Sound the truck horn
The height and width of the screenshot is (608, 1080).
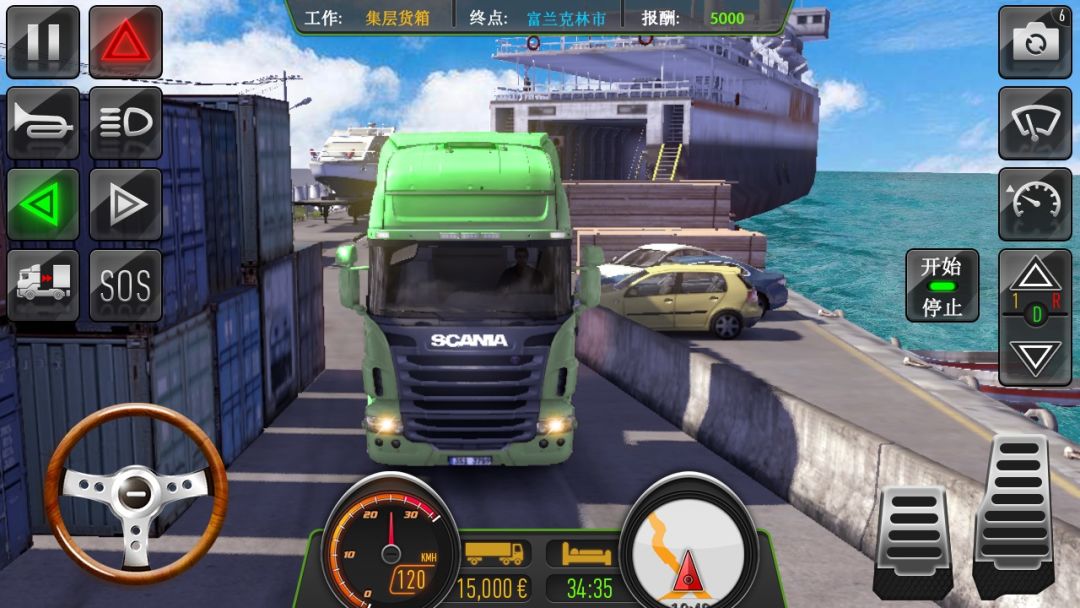point(43,123)
